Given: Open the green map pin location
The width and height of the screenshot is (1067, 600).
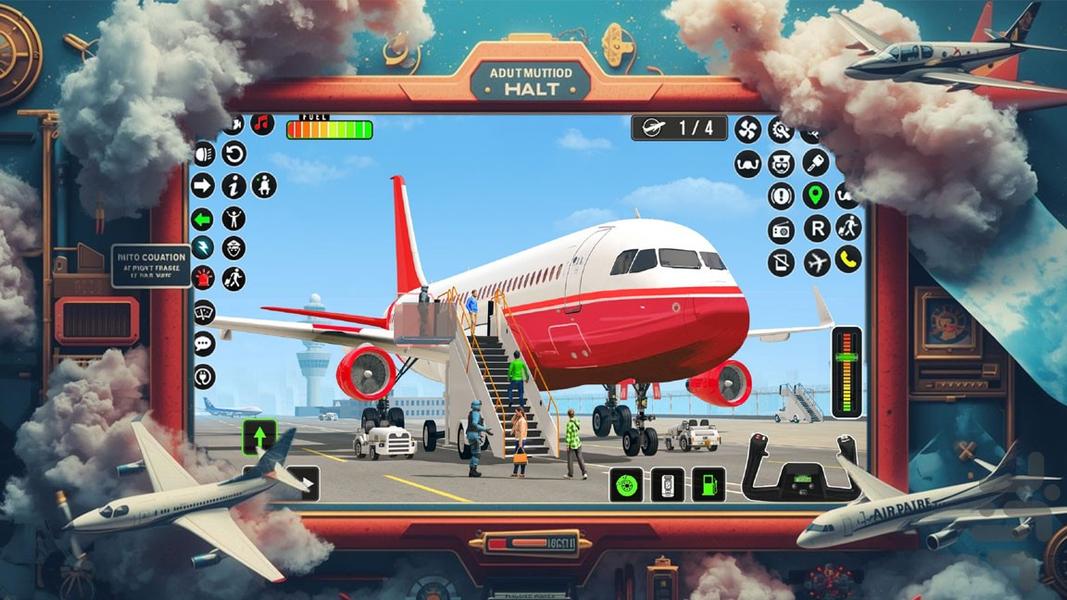Looking at the screenshot, I should [x=816, y=195].
